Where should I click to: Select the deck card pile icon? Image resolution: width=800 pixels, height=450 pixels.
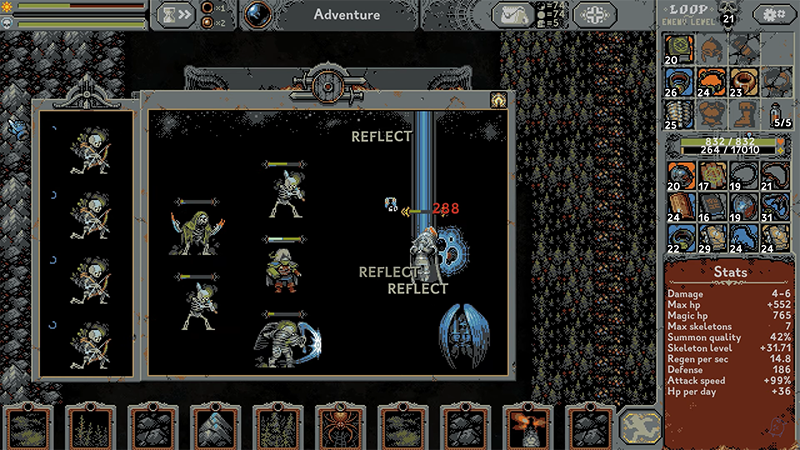pyautogui.click(x=640, y=427)
